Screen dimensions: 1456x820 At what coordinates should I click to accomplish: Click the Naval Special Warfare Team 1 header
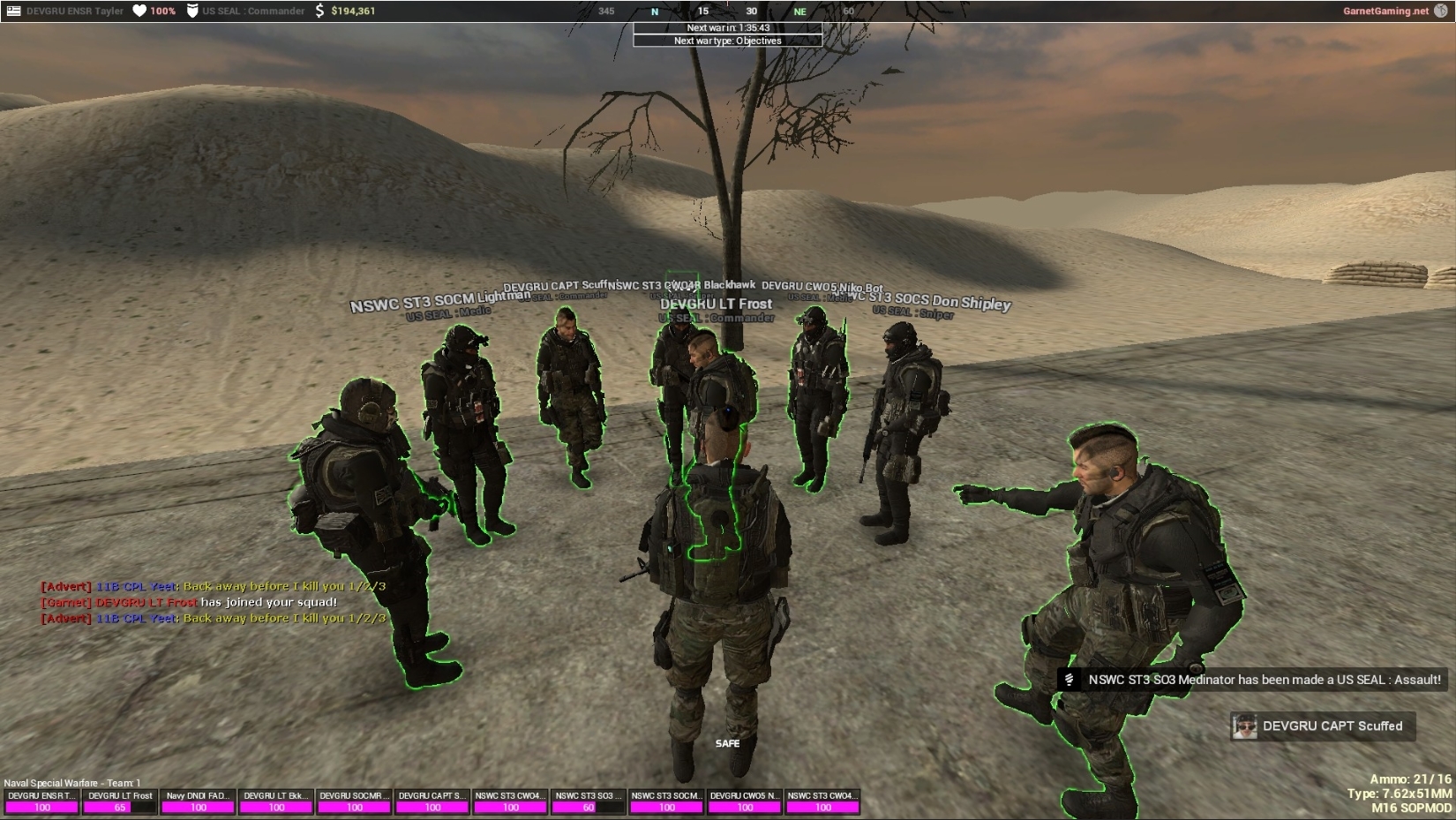[73, 781]
